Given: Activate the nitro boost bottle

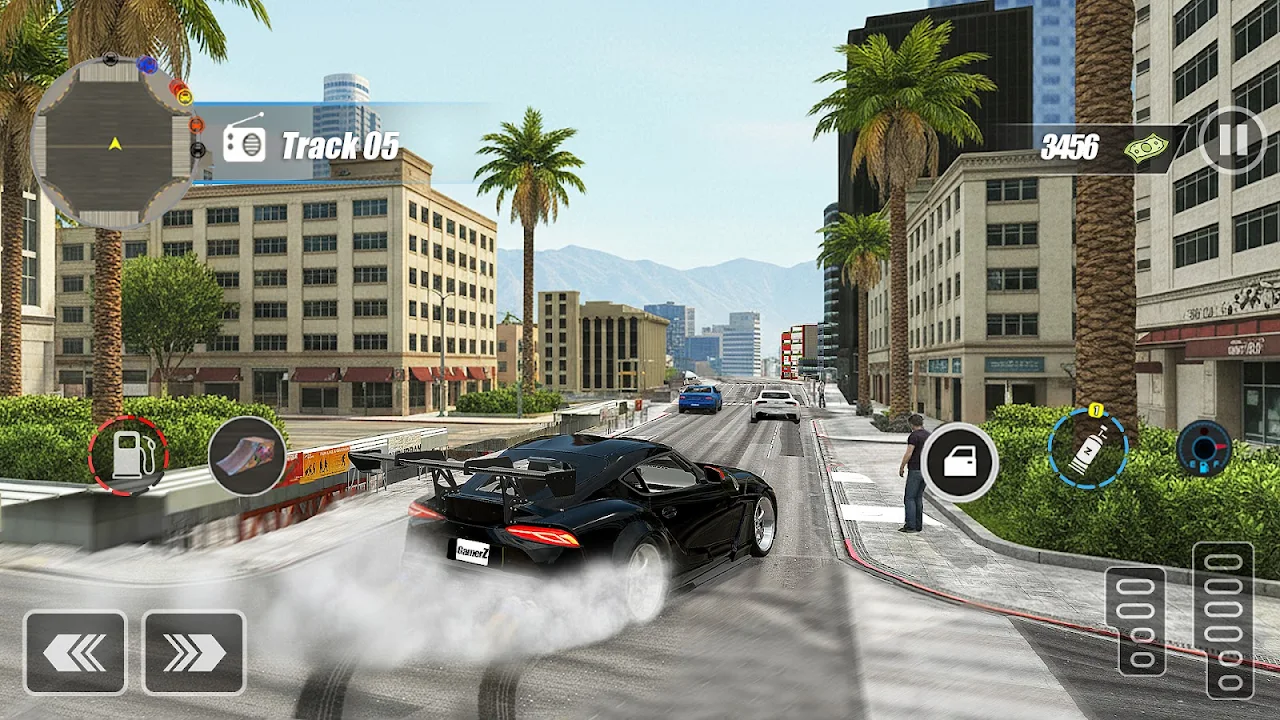Looking at the screenshot, I should (1088, 449).
